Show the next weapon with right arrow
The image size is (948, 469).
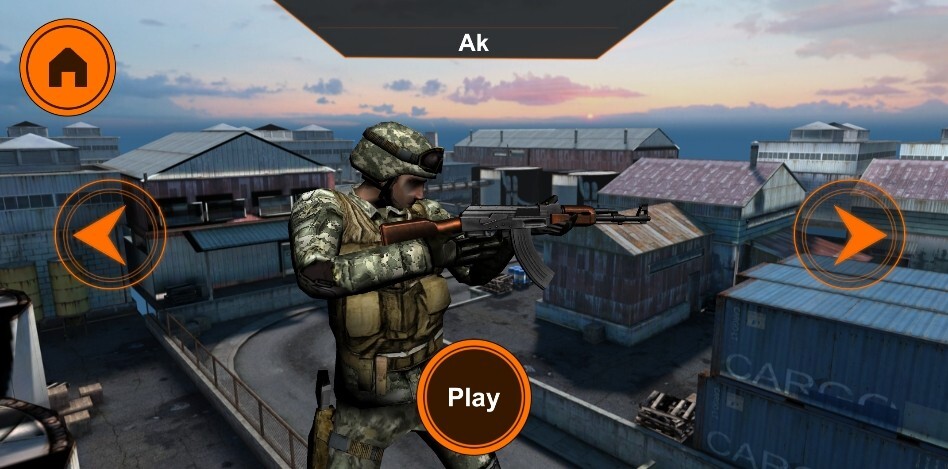852,234
